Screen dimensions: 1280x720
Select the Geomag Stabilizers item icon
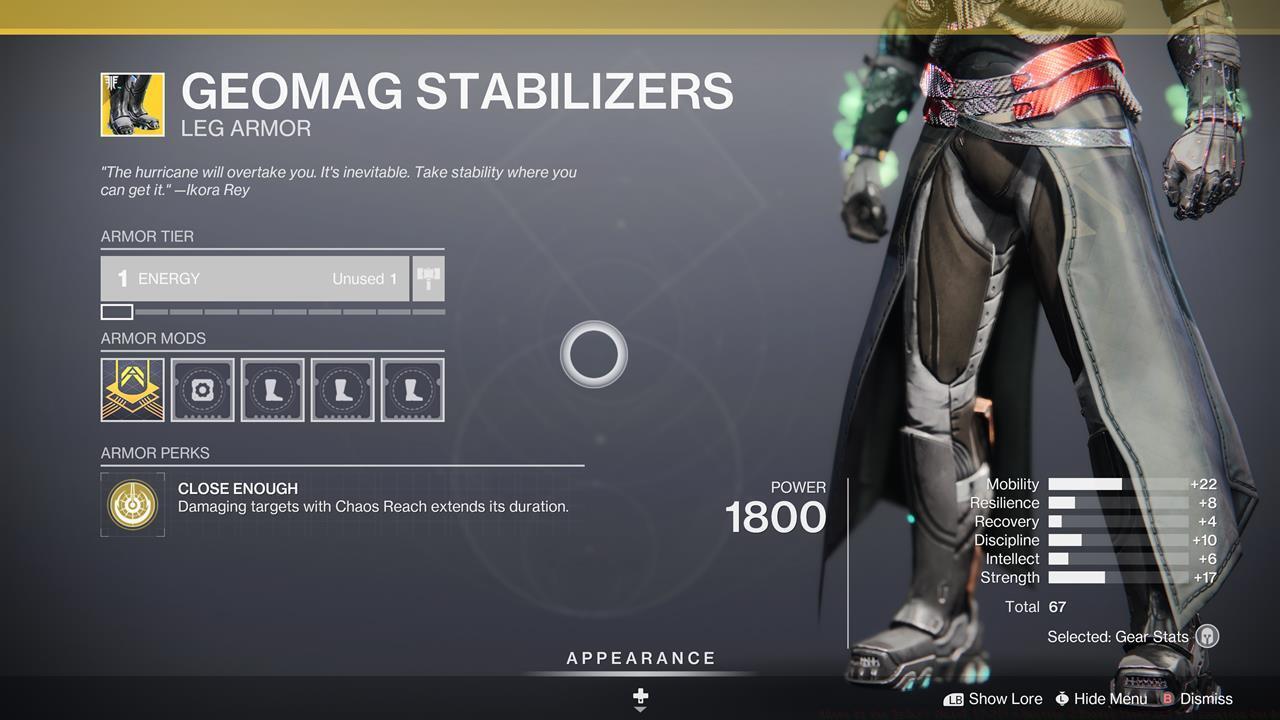point(132,104)
